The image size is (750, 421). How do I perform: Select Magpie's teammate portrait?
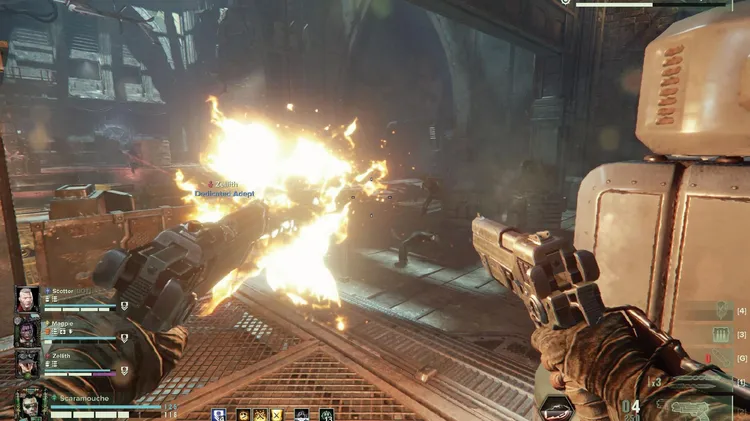[x=28, y=331]
